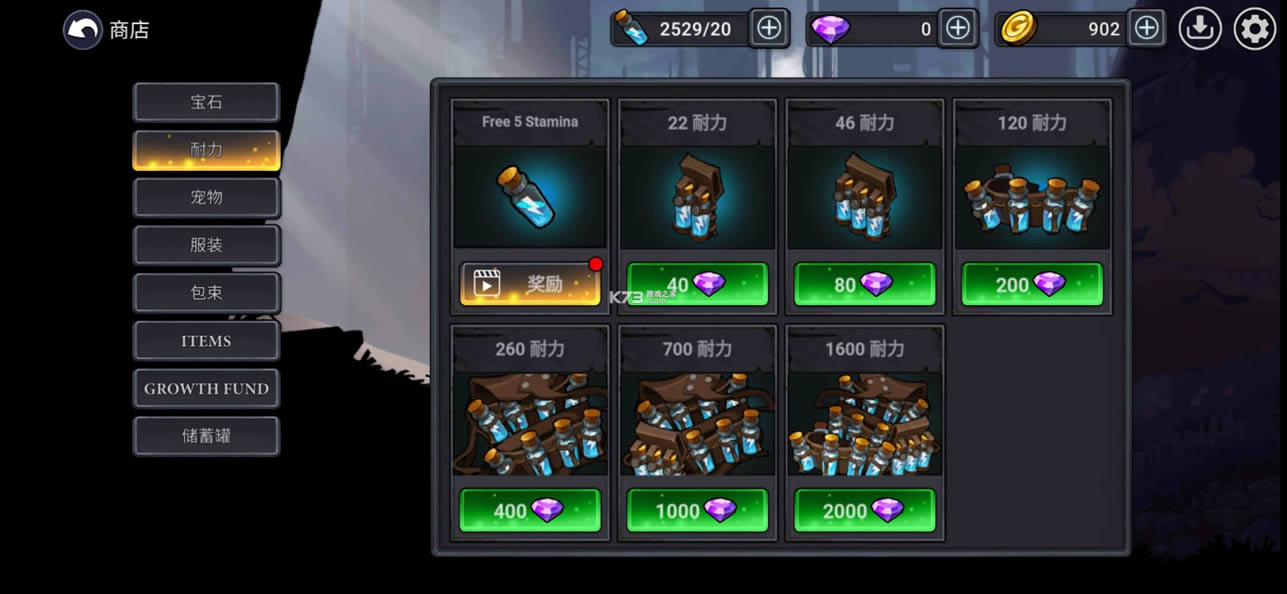This screenshot has height=594, width=1287.
Task: Add purple gems with plus button
Action: pos(958,28)
